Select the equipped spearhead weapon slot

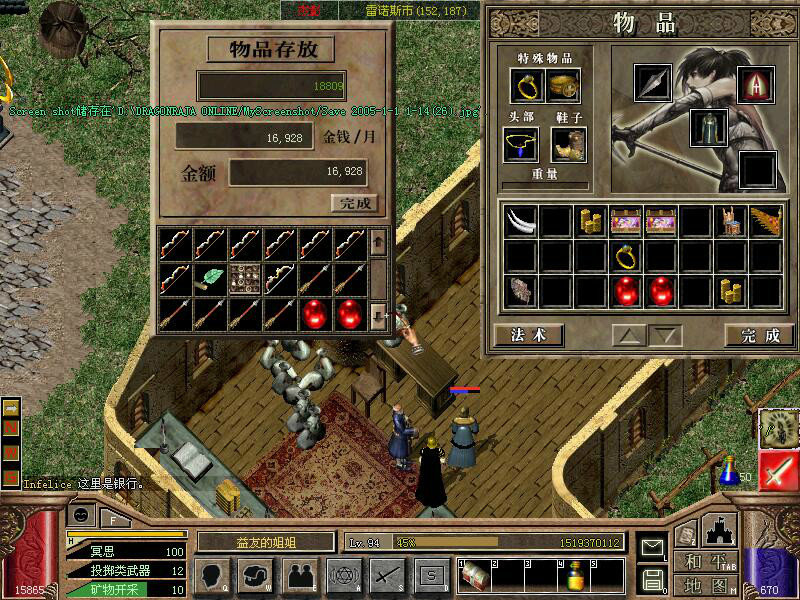654,84
